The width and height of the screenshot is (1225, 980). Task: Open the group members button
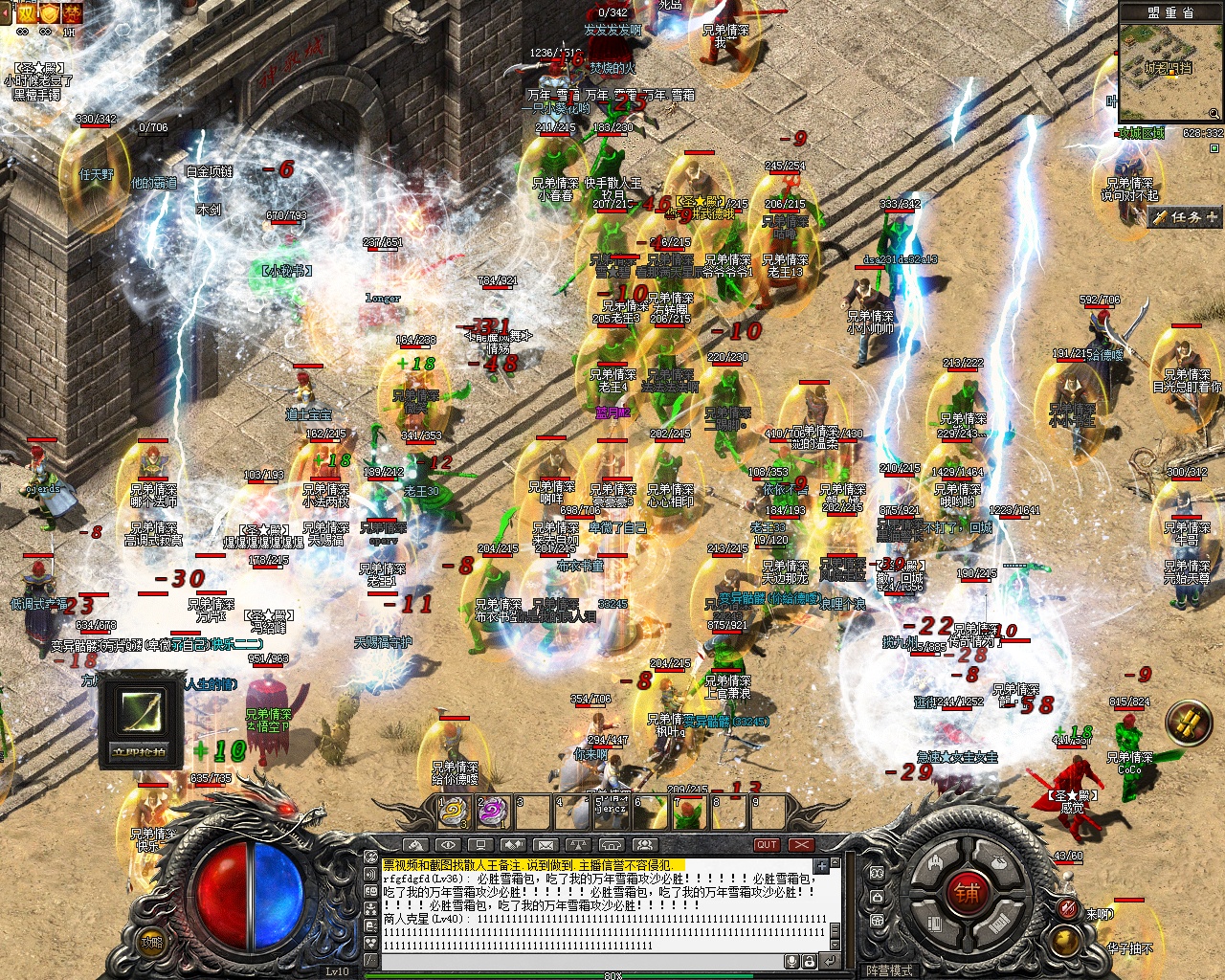coord(644,845)
